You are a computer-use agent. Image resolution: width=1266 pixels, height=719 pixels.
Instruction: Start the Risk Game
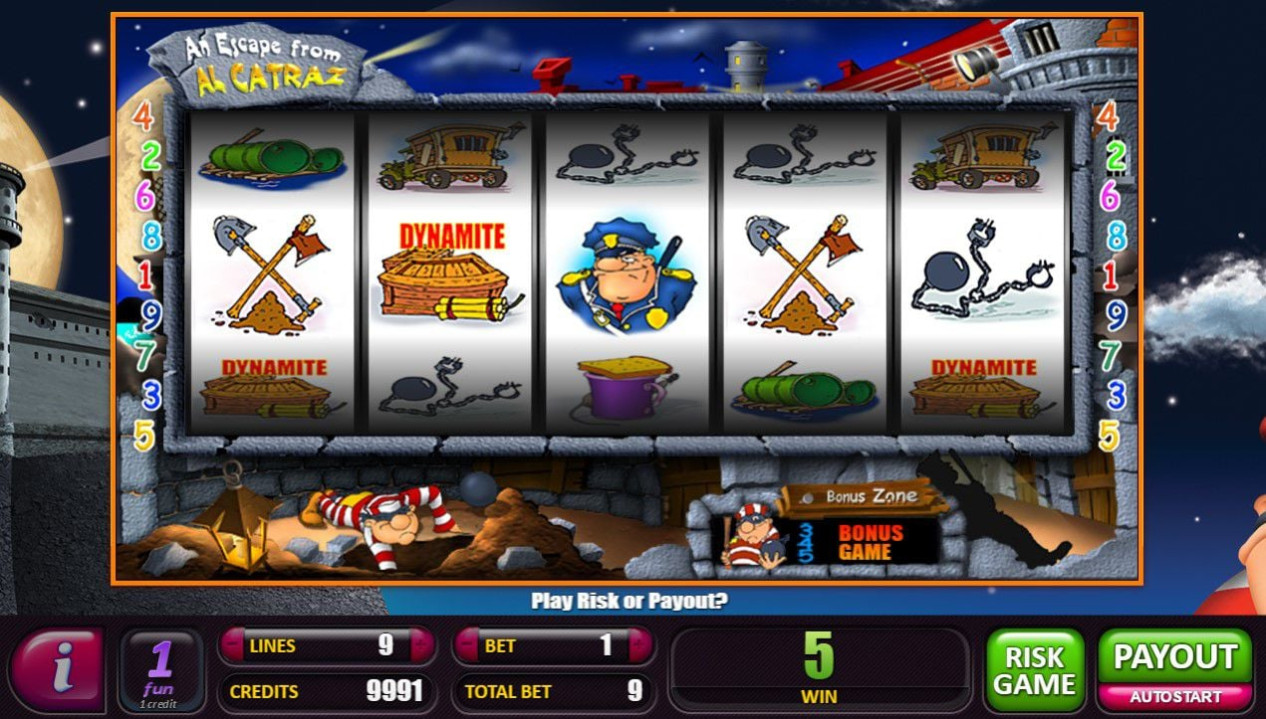[x=1034, y=670]
